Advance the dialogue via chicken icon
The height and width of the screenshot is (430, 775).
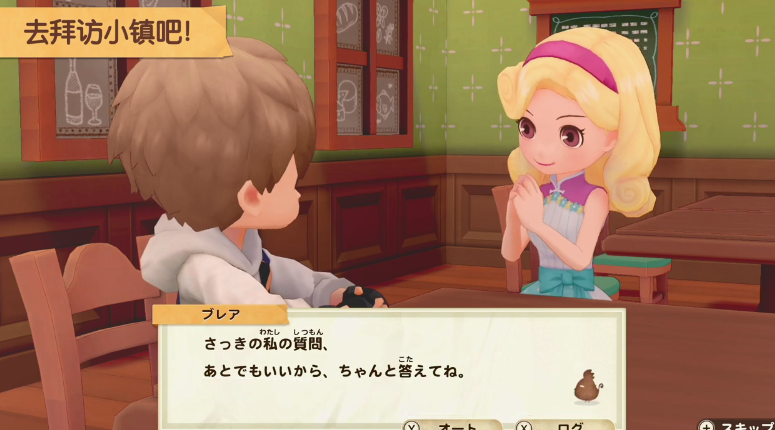(585, 385)
